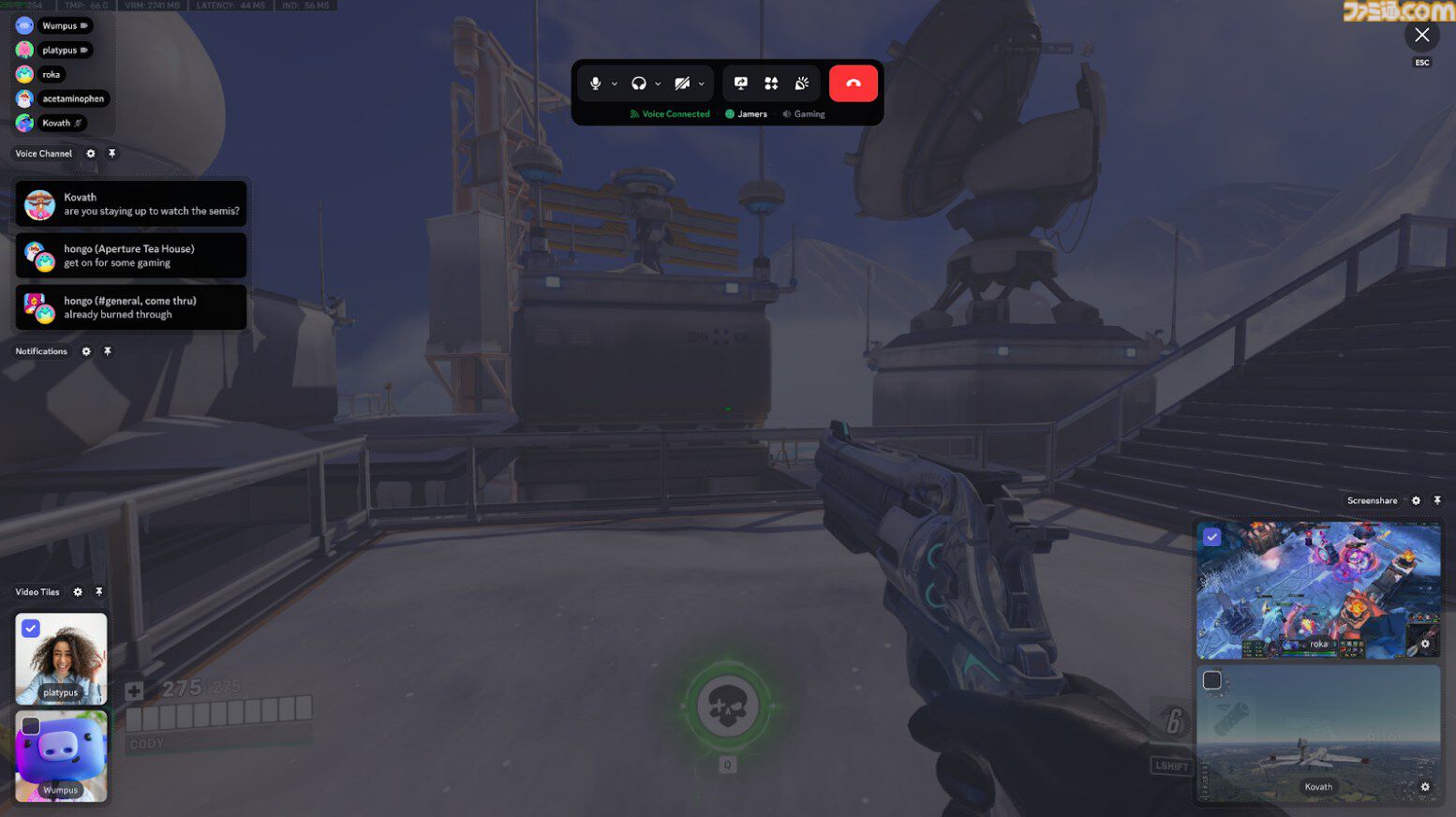The width and height of the screenshot is (1456, 817).
Task: Uncheck the platypus video tile checkbox
Action: coord(31,628)
